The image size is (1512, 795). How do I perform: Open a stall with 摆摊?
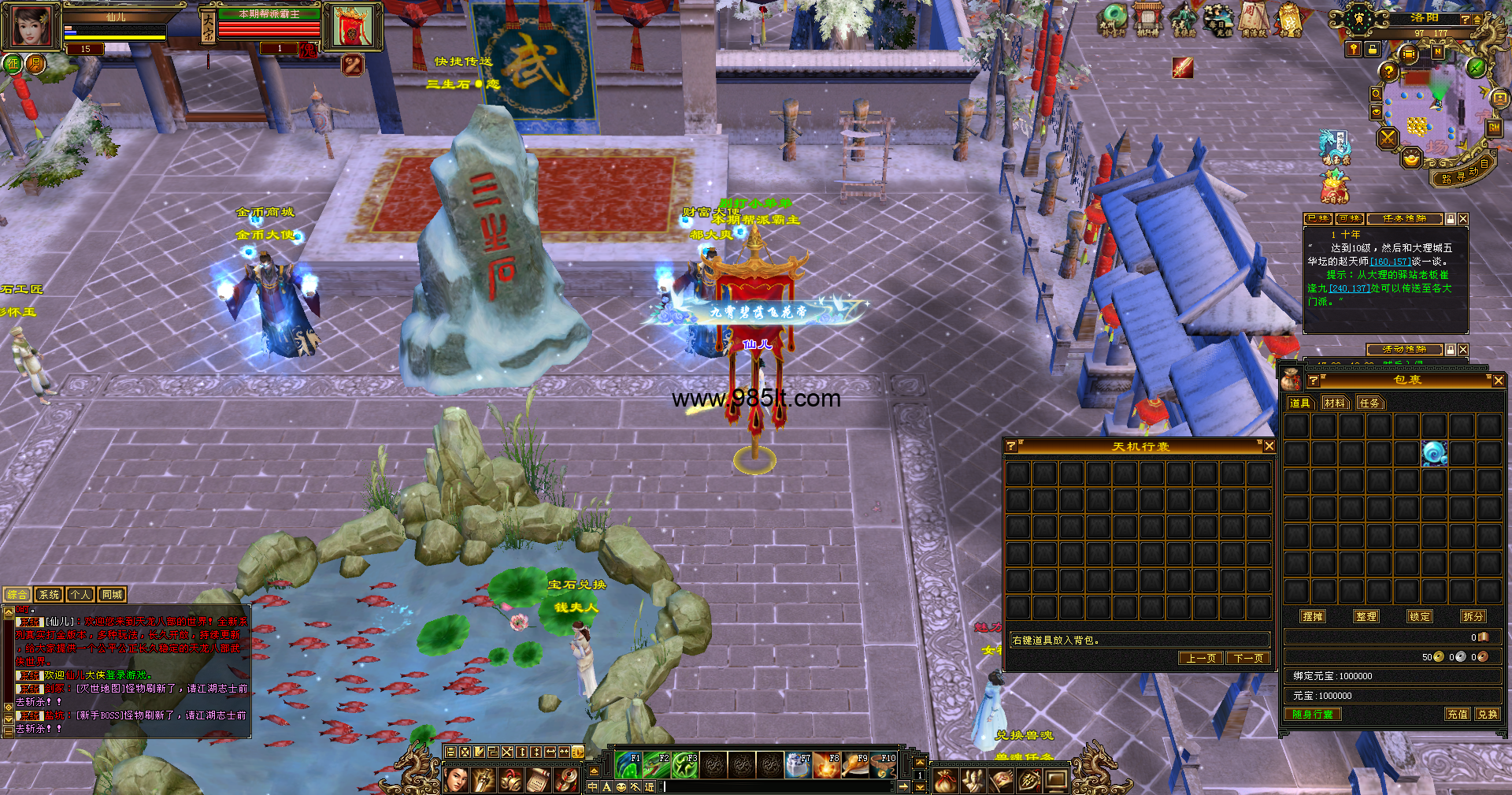pyautogui.click(x=1313, y=616)
